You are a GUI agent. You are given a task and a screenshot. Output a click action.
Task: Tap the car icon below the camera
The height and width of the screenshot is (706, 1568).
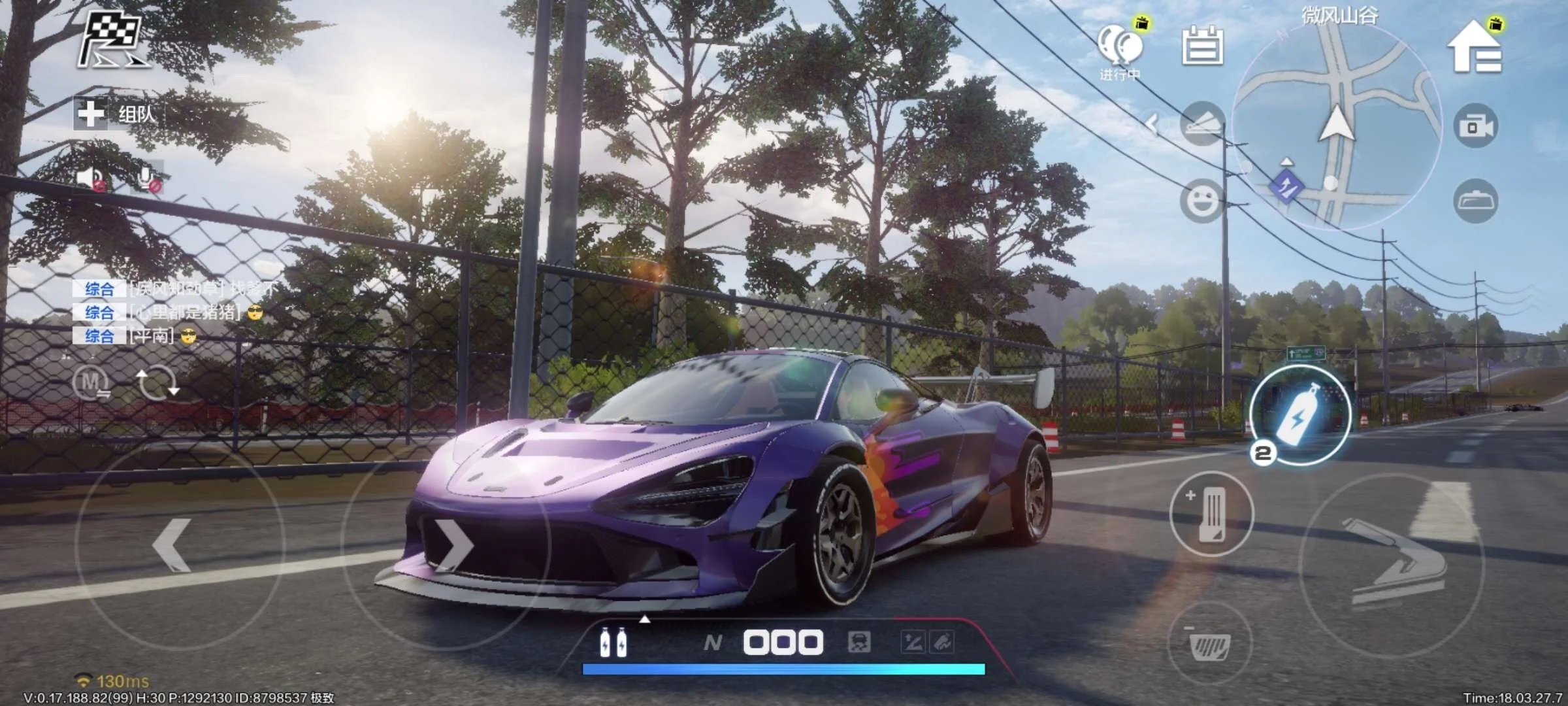pos(1476,201)
